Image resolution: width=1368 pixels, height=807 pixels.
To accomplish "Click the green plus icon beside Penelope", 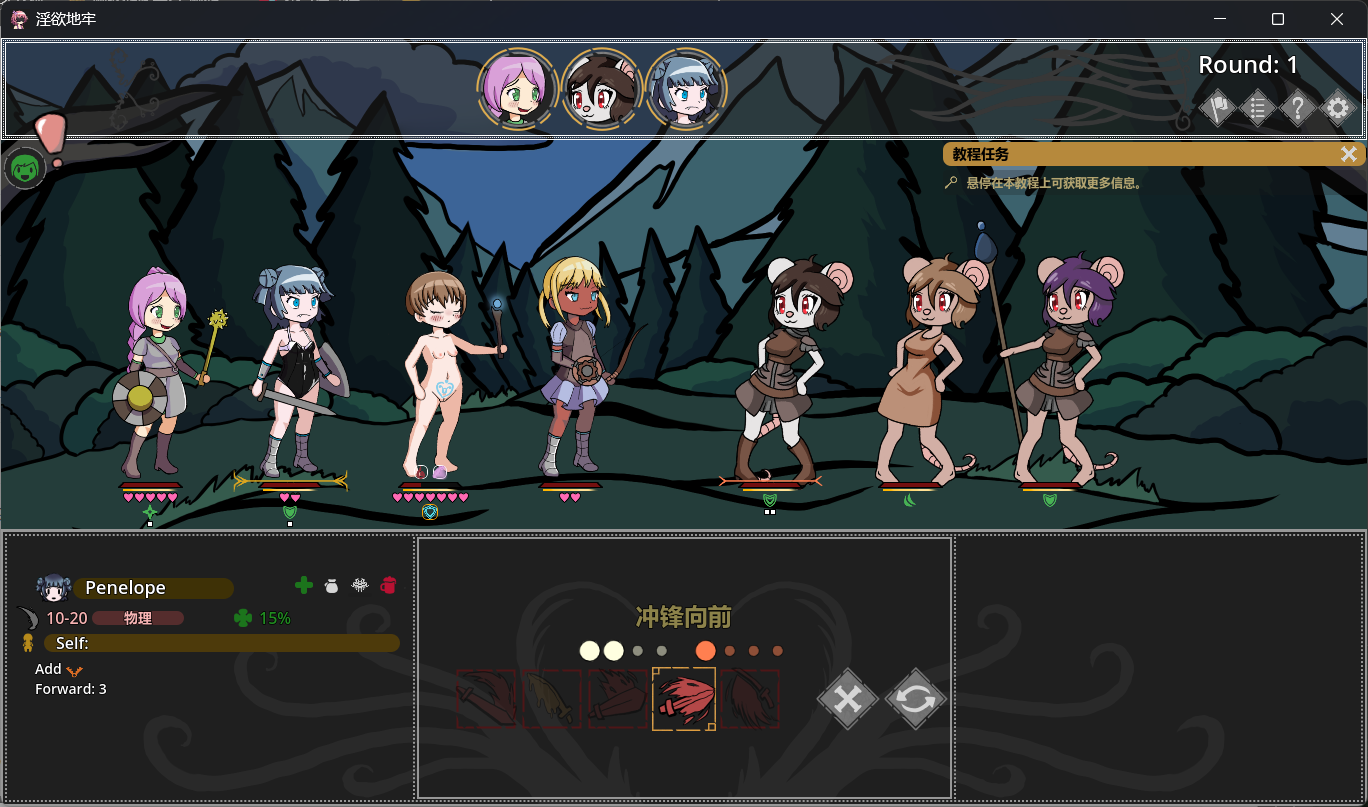I will pos(304,586).
